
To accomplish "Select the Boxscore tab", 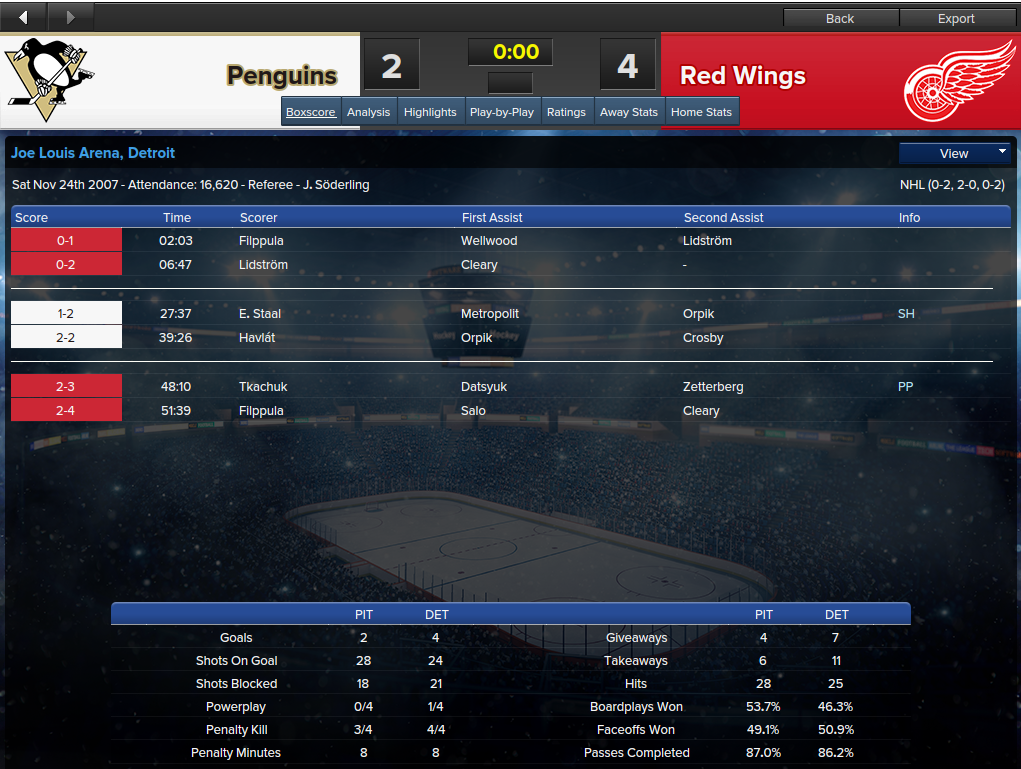I will point(311,112).
